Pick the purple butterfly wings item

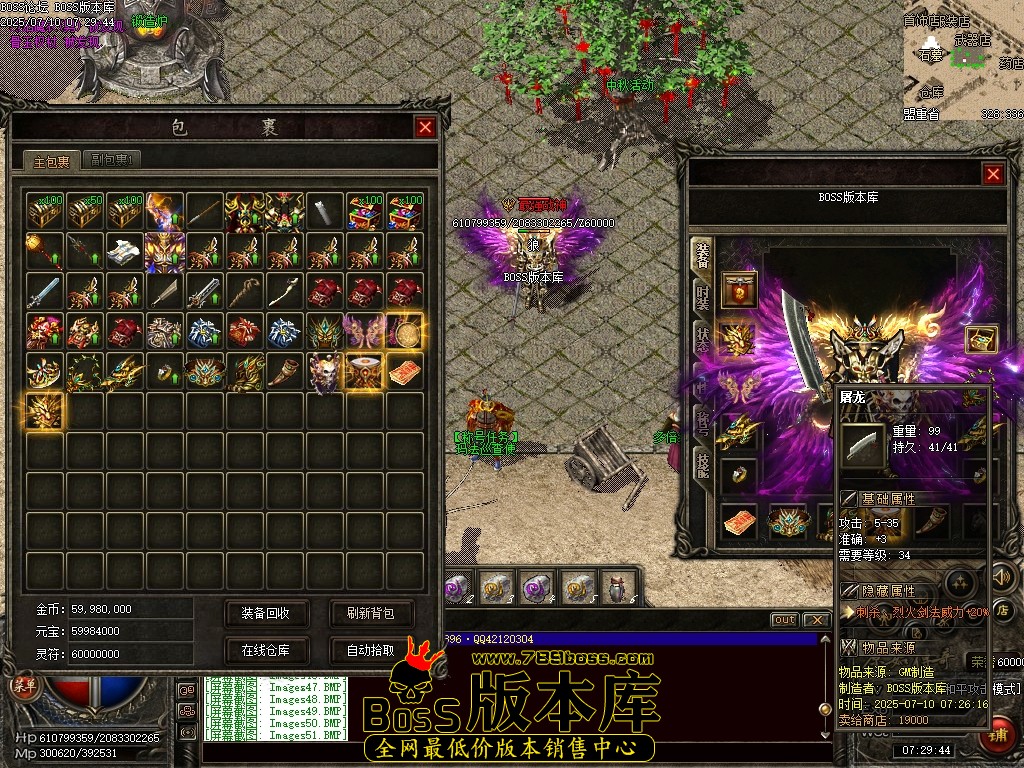tap(365, 331)
